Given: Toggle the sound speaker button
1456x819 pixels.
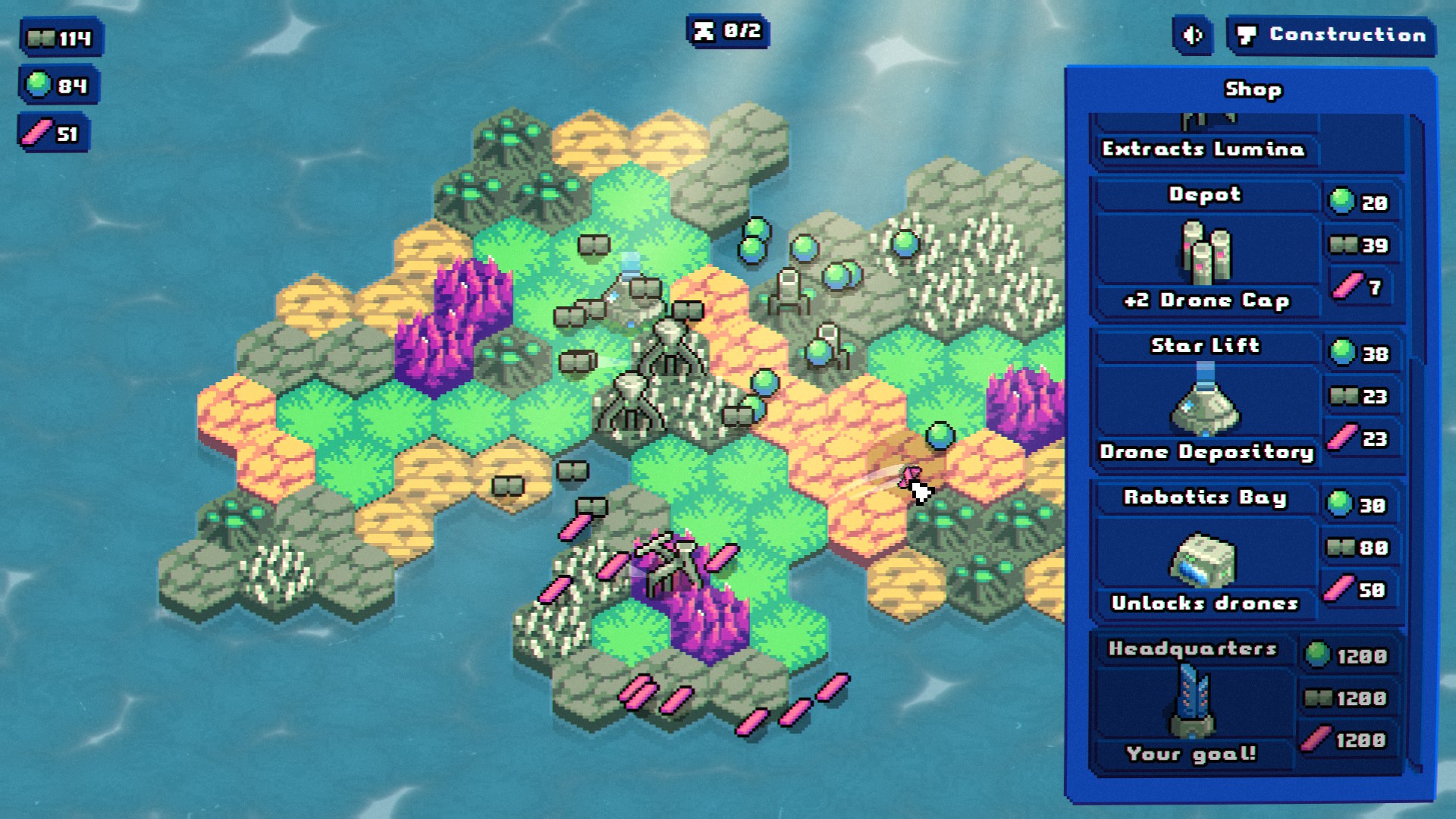Looking at the screenshot, I should point(1193,36).
